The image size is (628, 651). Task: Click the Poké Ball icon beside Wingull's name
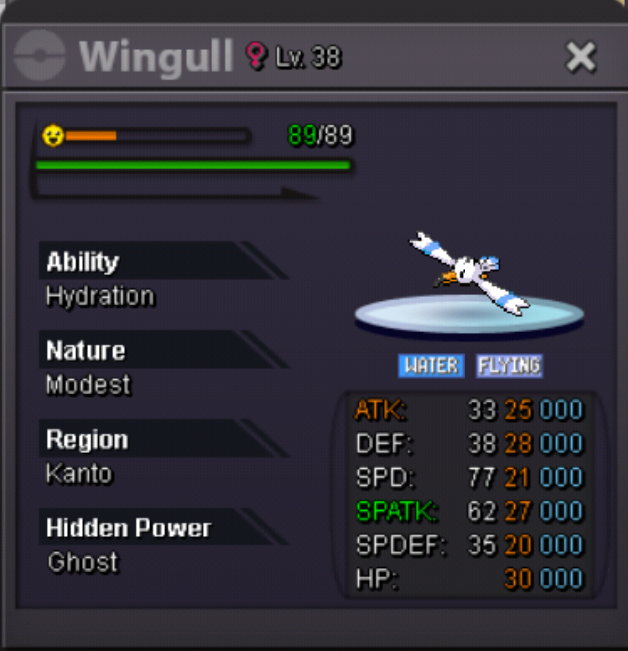41,56
